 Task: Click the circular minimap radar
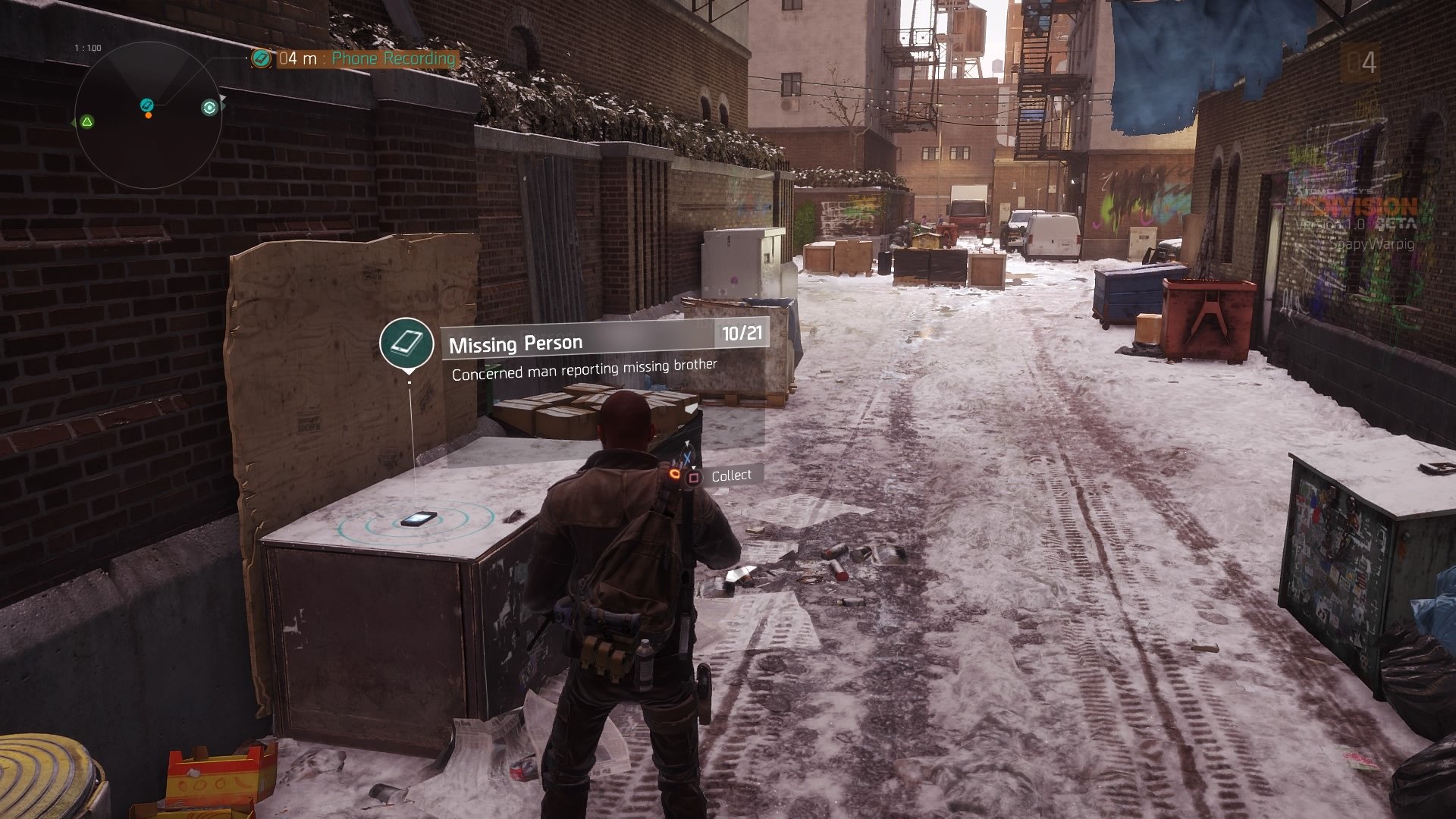pos(149,115)
